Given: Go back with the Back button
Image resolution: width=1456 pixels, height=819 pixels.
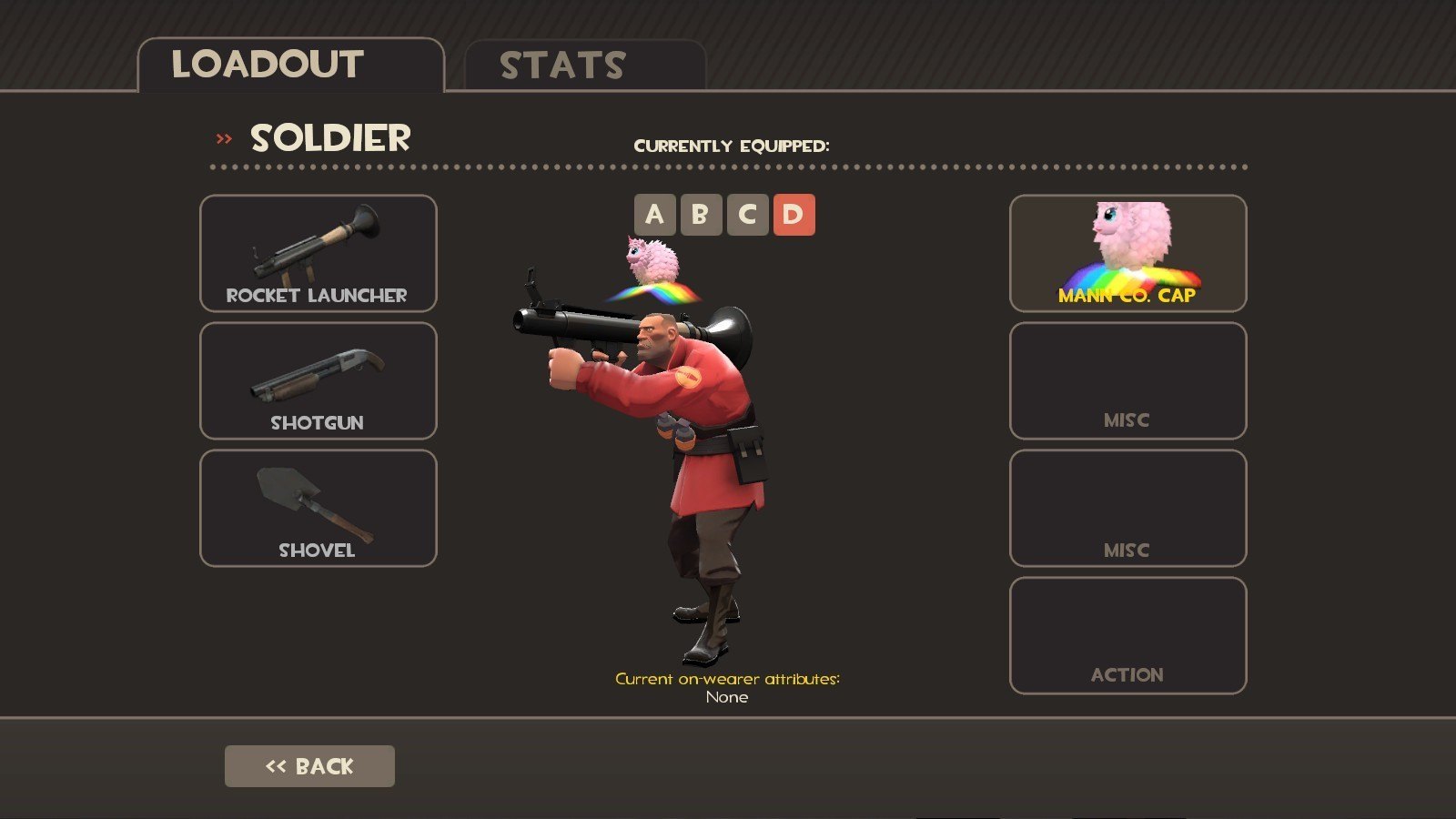Looking at the screenshot, I should (x=309, y=766).
